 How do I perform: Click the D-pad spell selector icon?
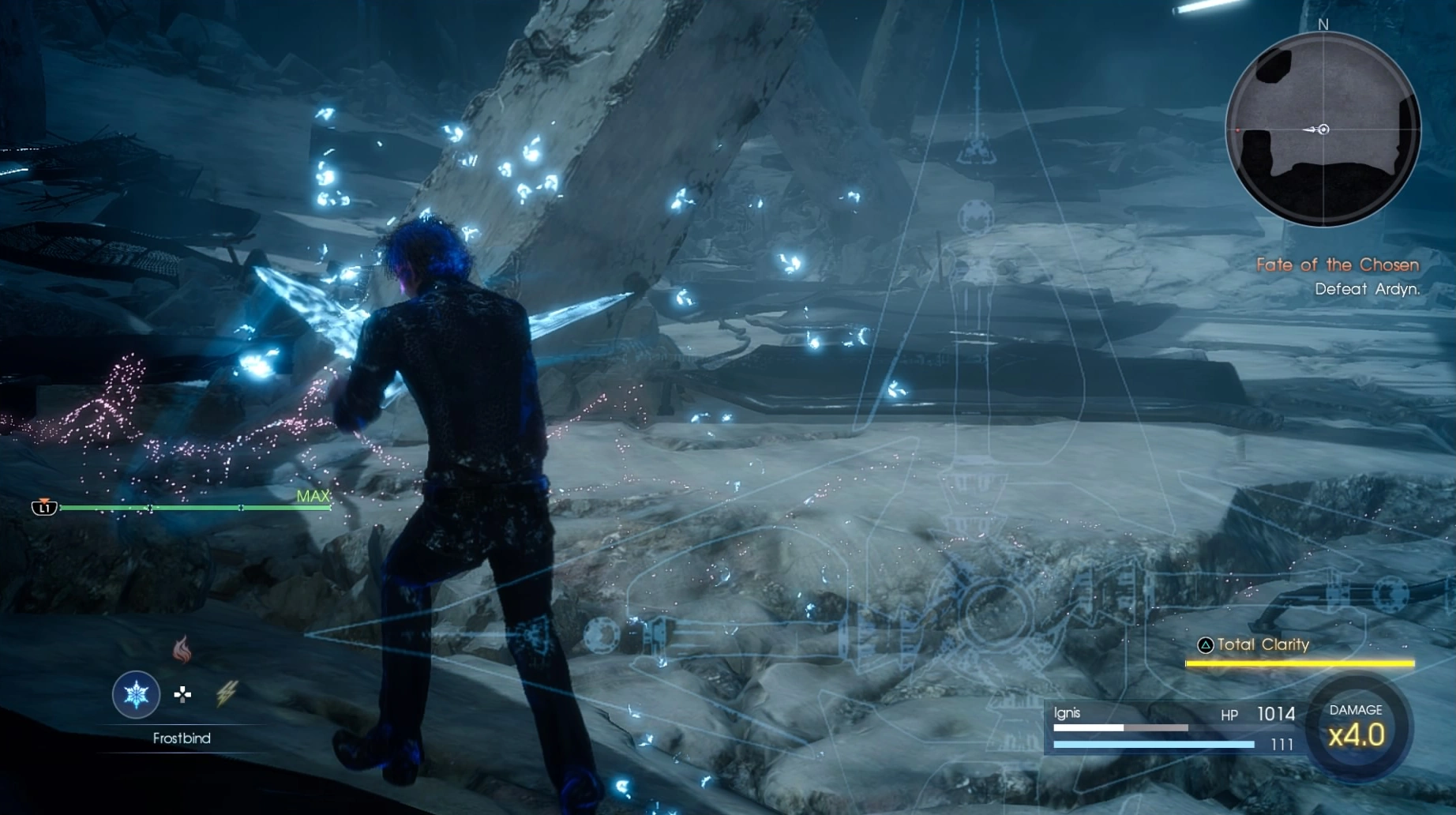(x=181, y=693)
